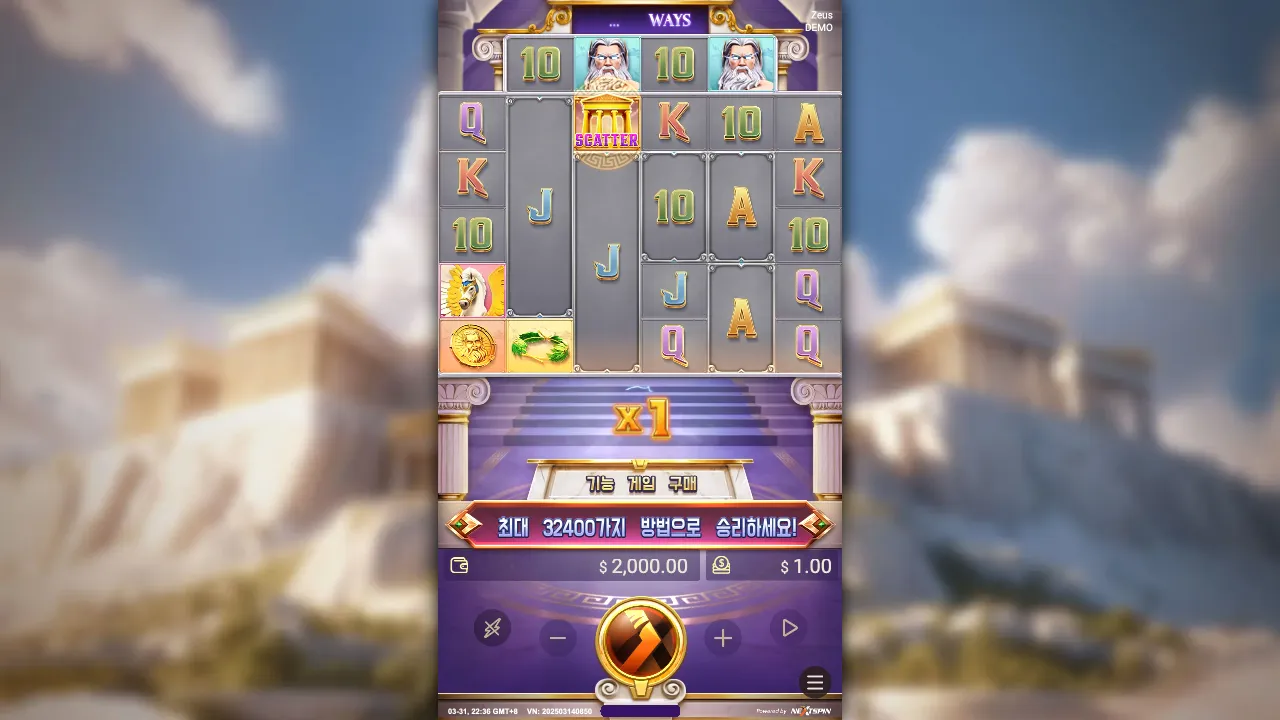Select the SCATTER temple symbol on the reels
The image size is (1280, 720).
click(x=605, y=122)
